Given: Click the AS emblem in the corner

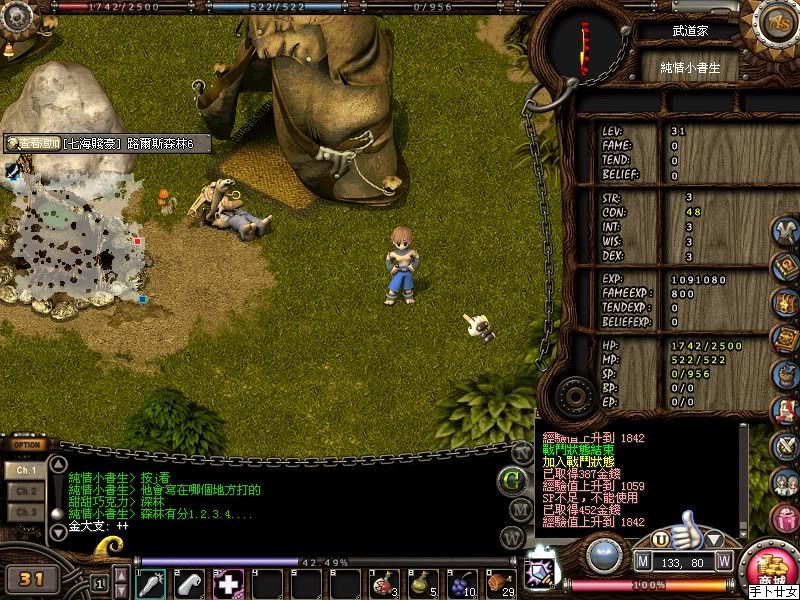Looking at the screenshot, I should tap(775, 20).
